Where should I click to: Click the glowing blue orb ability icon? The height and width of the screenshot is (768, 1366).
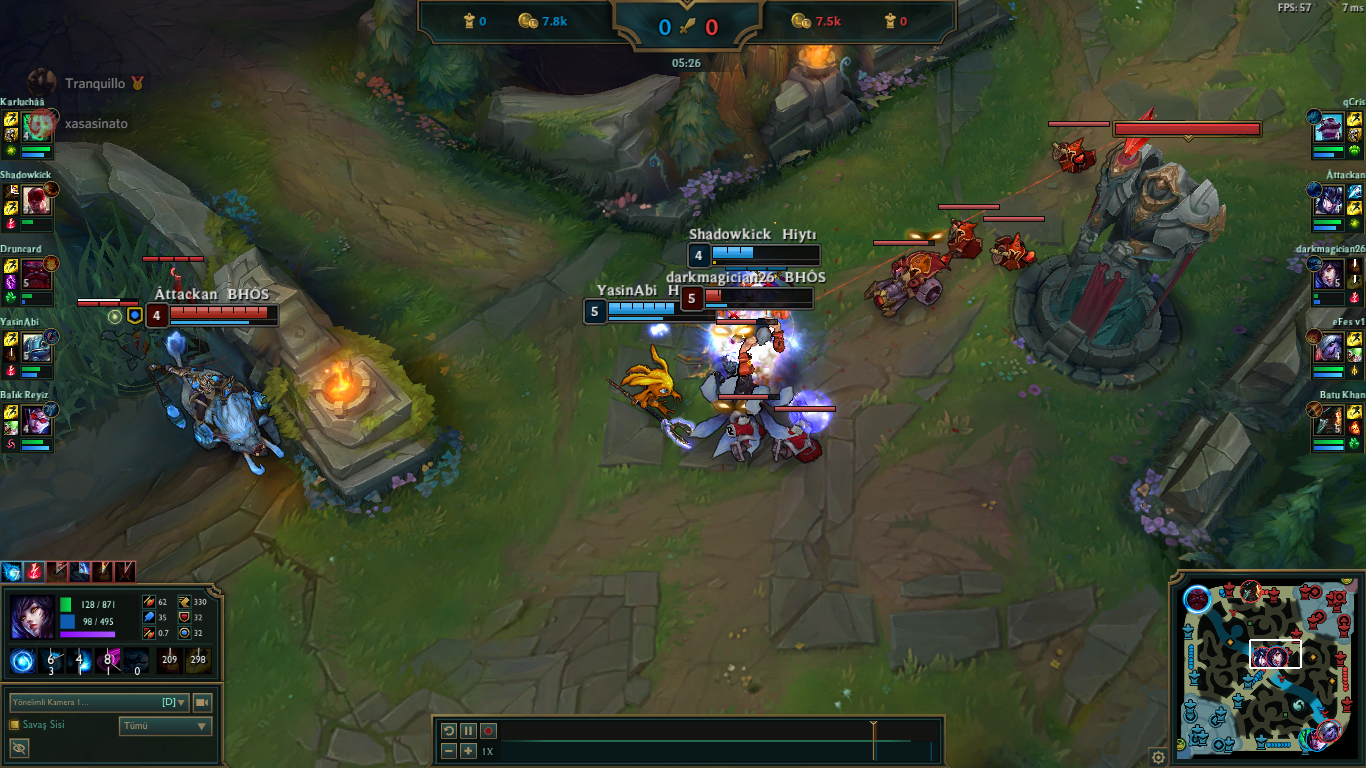(x=22, y=660)
